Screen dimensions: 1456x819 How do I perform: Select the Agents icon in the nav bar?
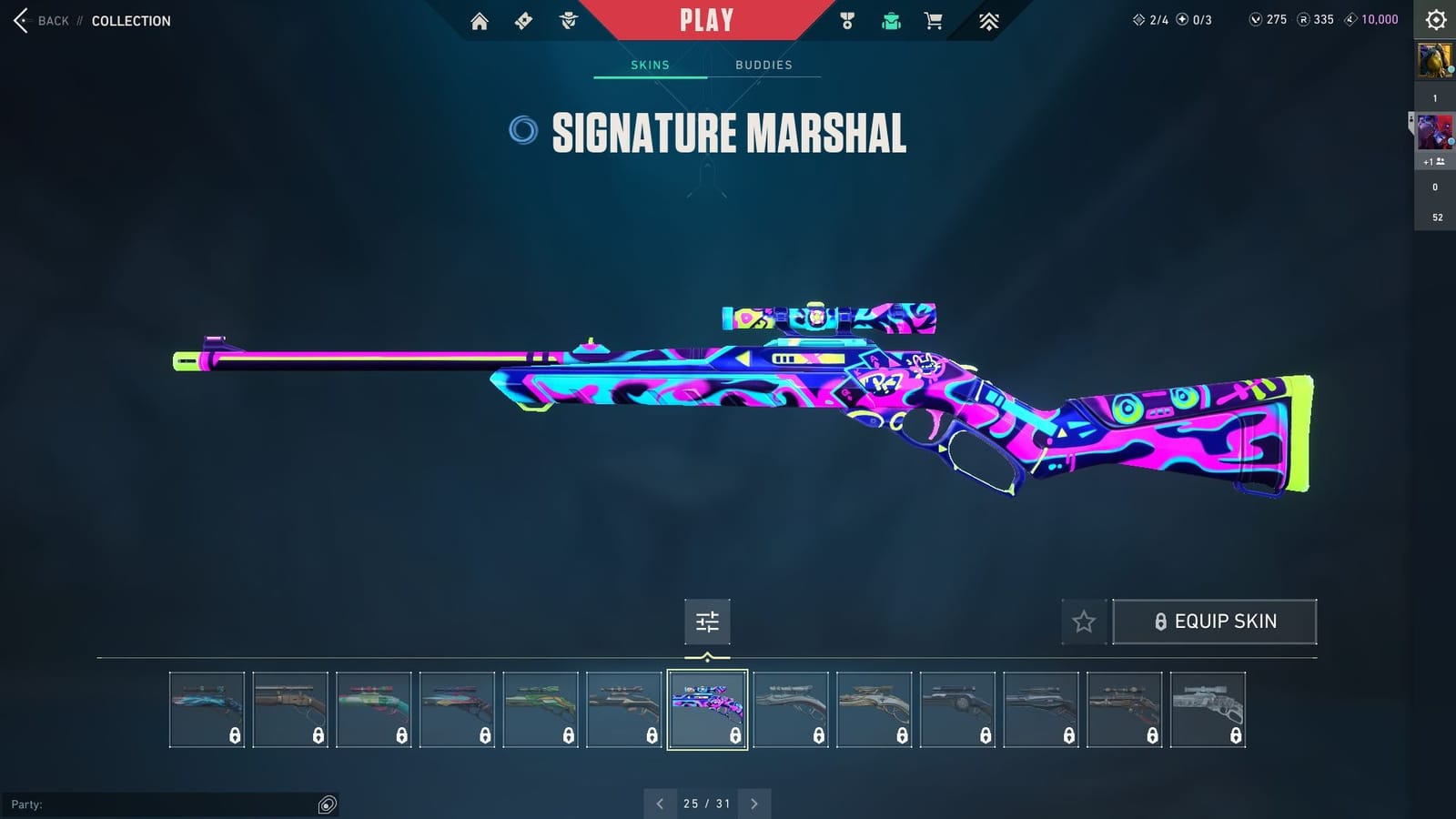pos(569,19)
